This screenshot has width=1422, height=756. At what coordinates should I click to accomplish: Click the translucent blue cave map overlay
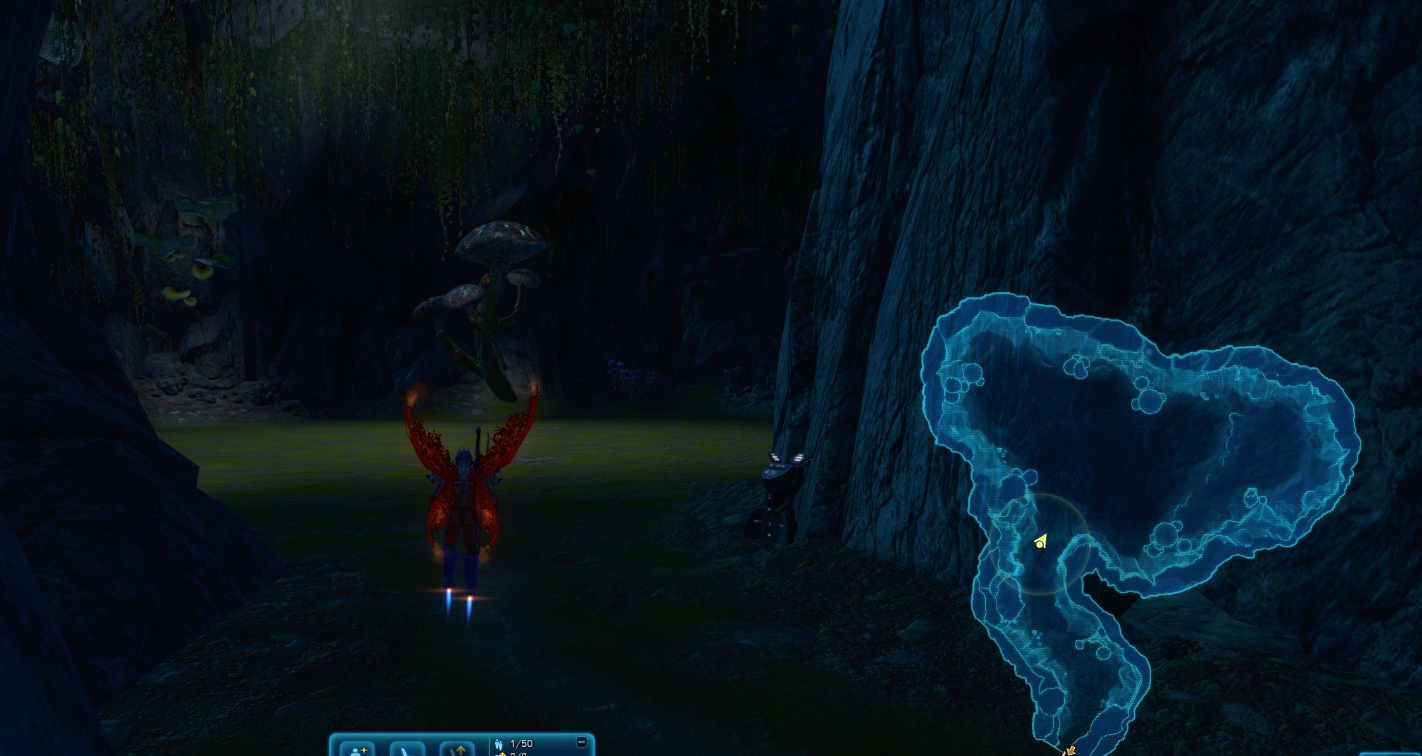(1180, 450)
